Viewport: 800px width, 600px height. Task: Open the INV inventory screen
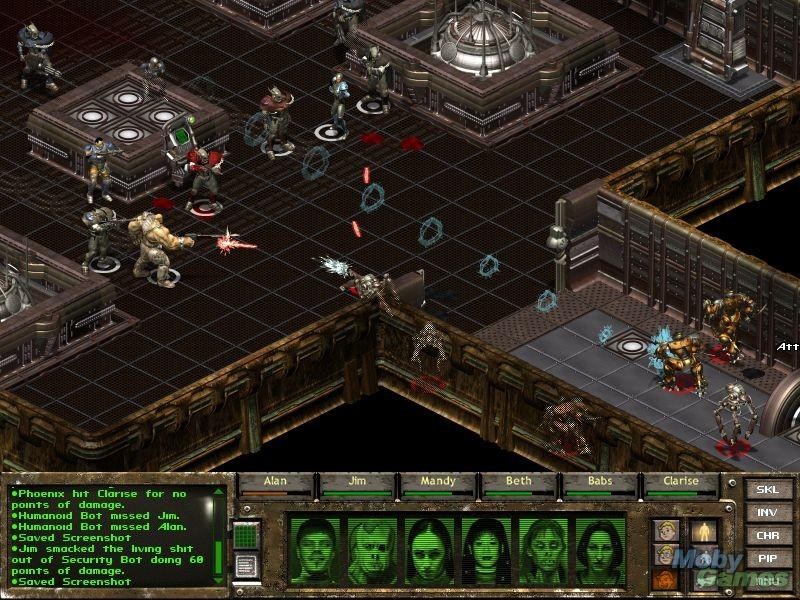(765, 515)
